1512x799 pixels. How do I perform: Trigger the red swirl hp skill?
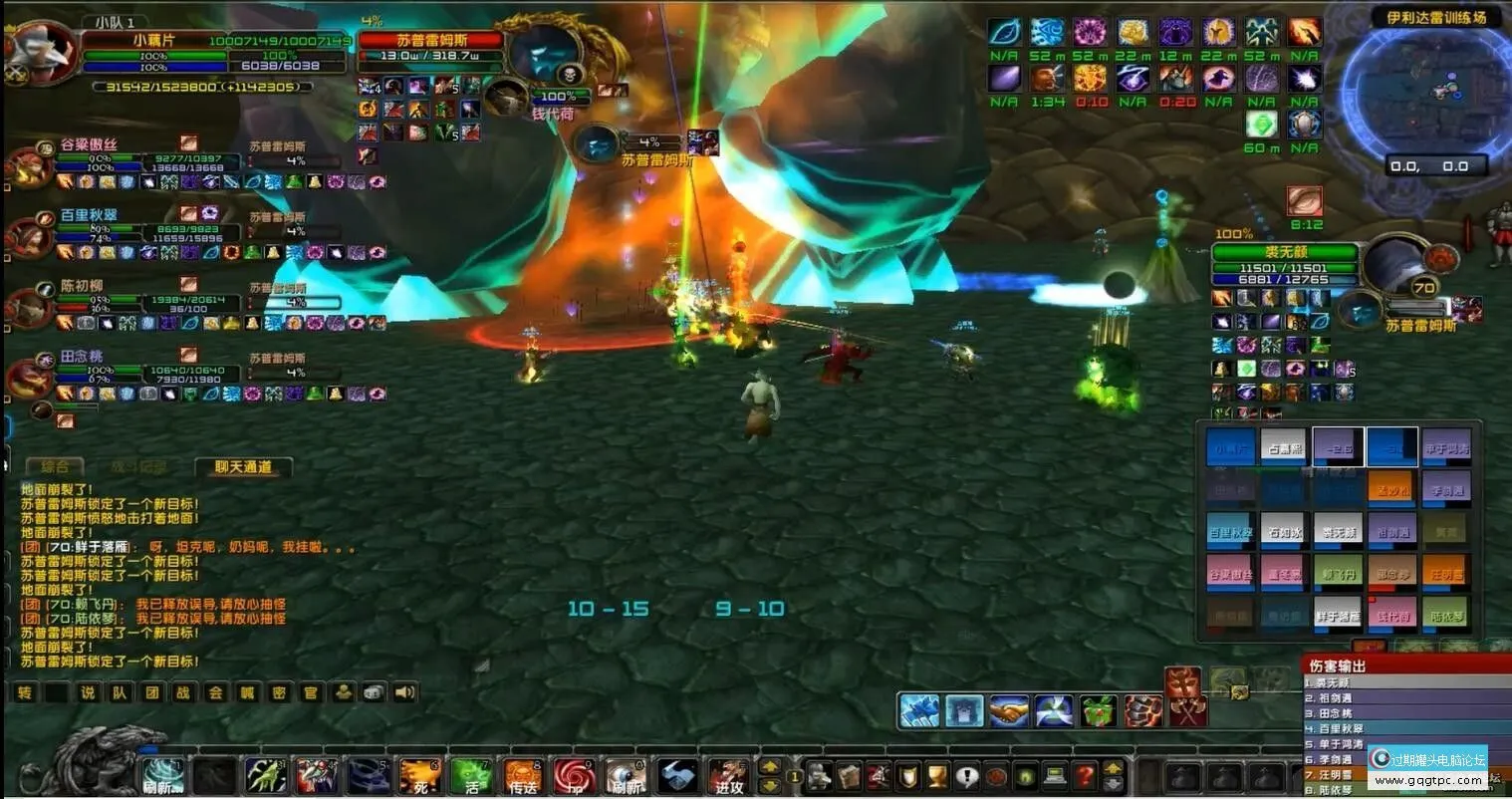click(575, 776)
